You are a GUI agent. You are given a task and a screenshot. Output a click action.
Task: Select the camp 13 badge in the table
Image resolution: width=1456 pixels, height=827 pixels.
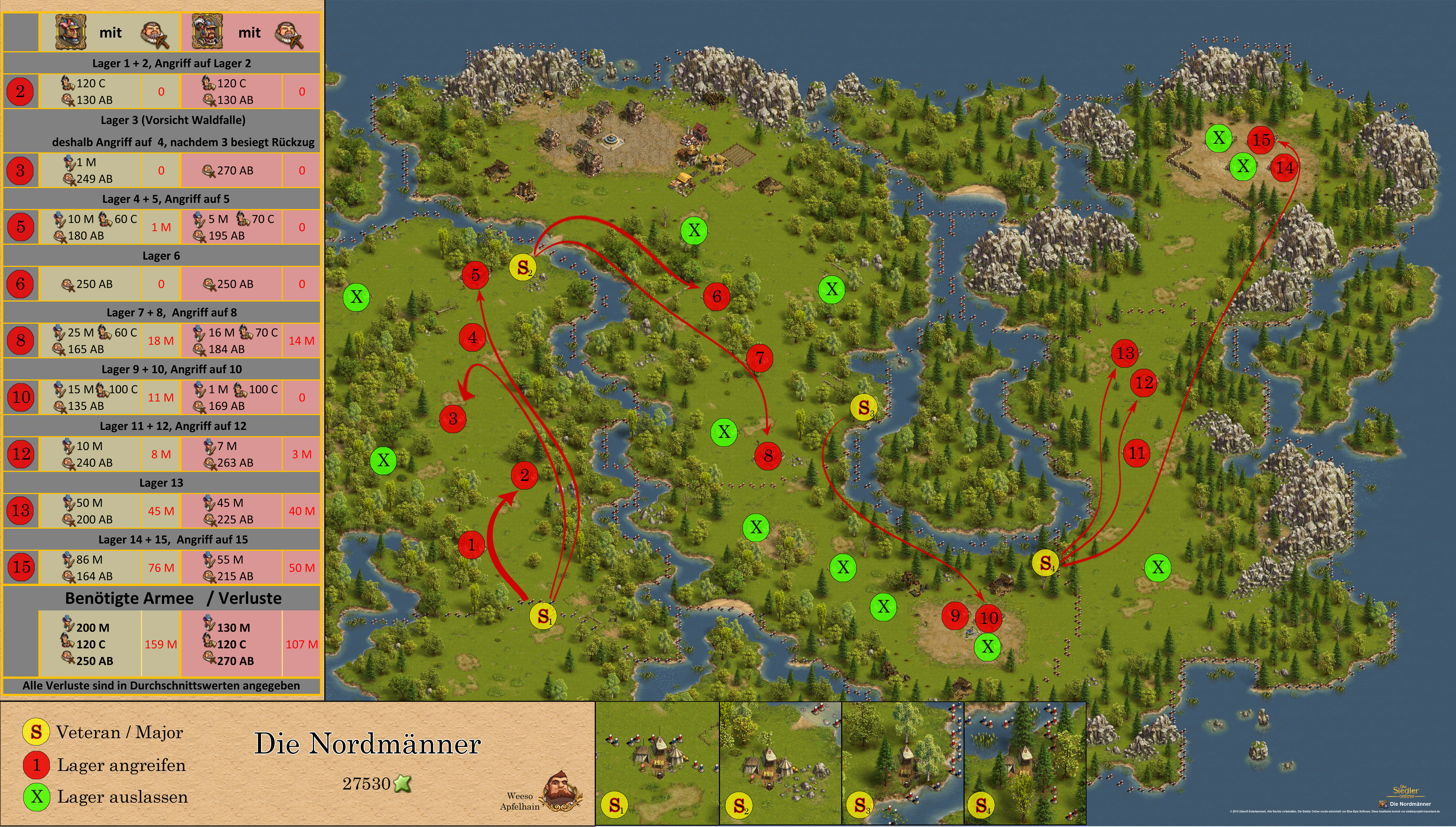21,510
